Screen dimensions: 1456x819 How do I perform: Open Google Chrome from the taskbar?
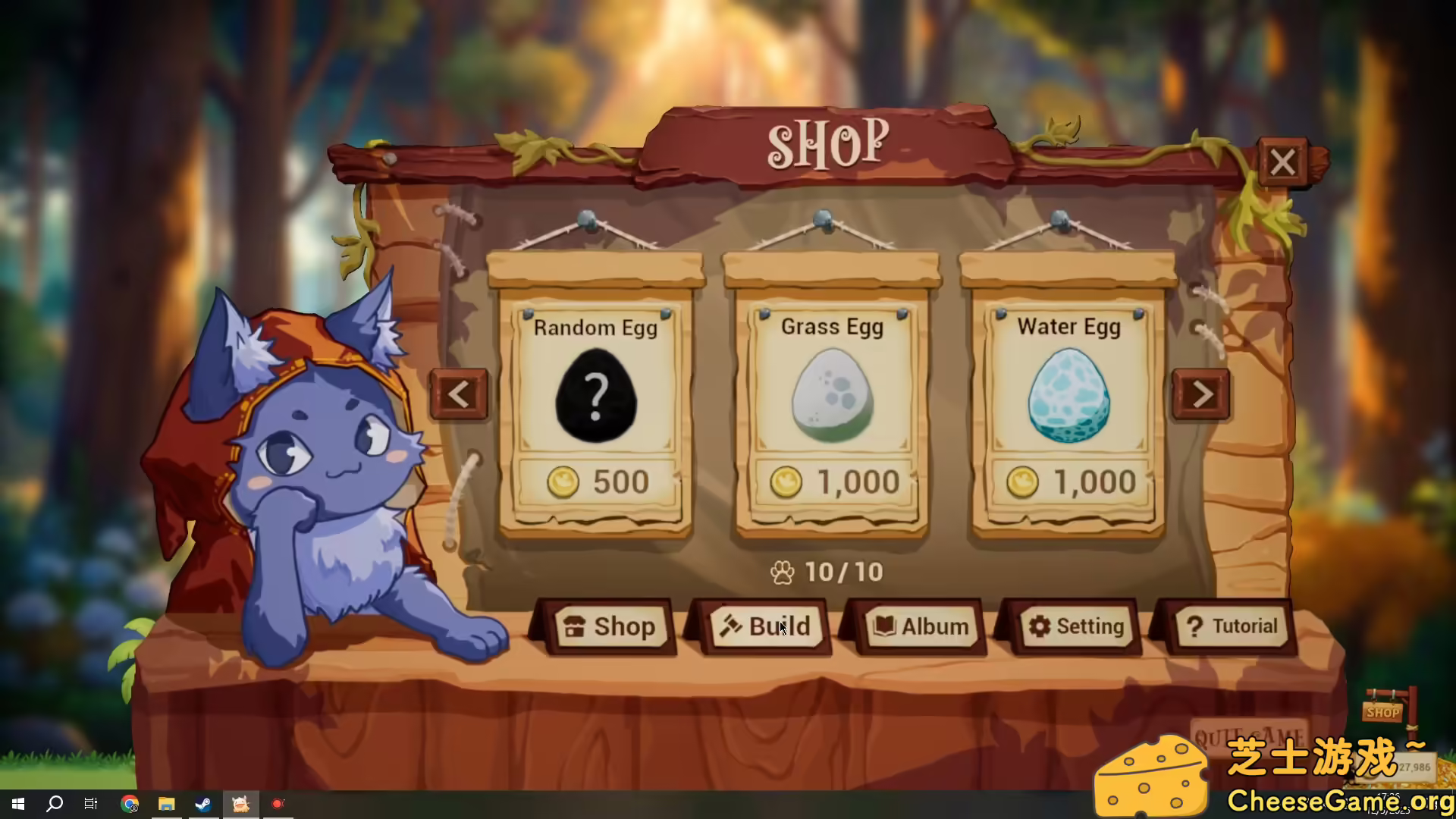click(129, 805)
